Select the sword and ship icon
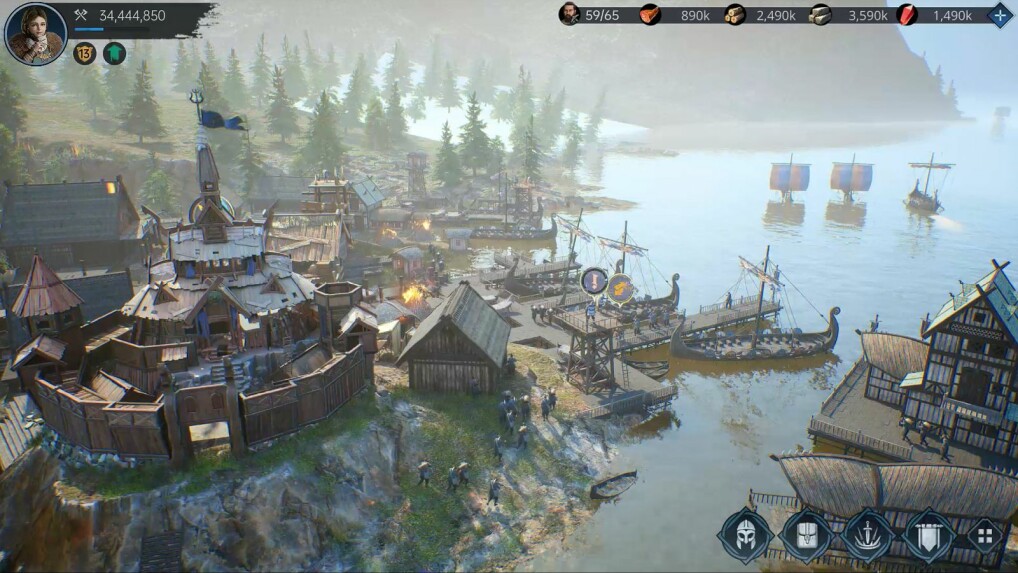This screenshot has height=573, width=1018. [x=867, y=536]
